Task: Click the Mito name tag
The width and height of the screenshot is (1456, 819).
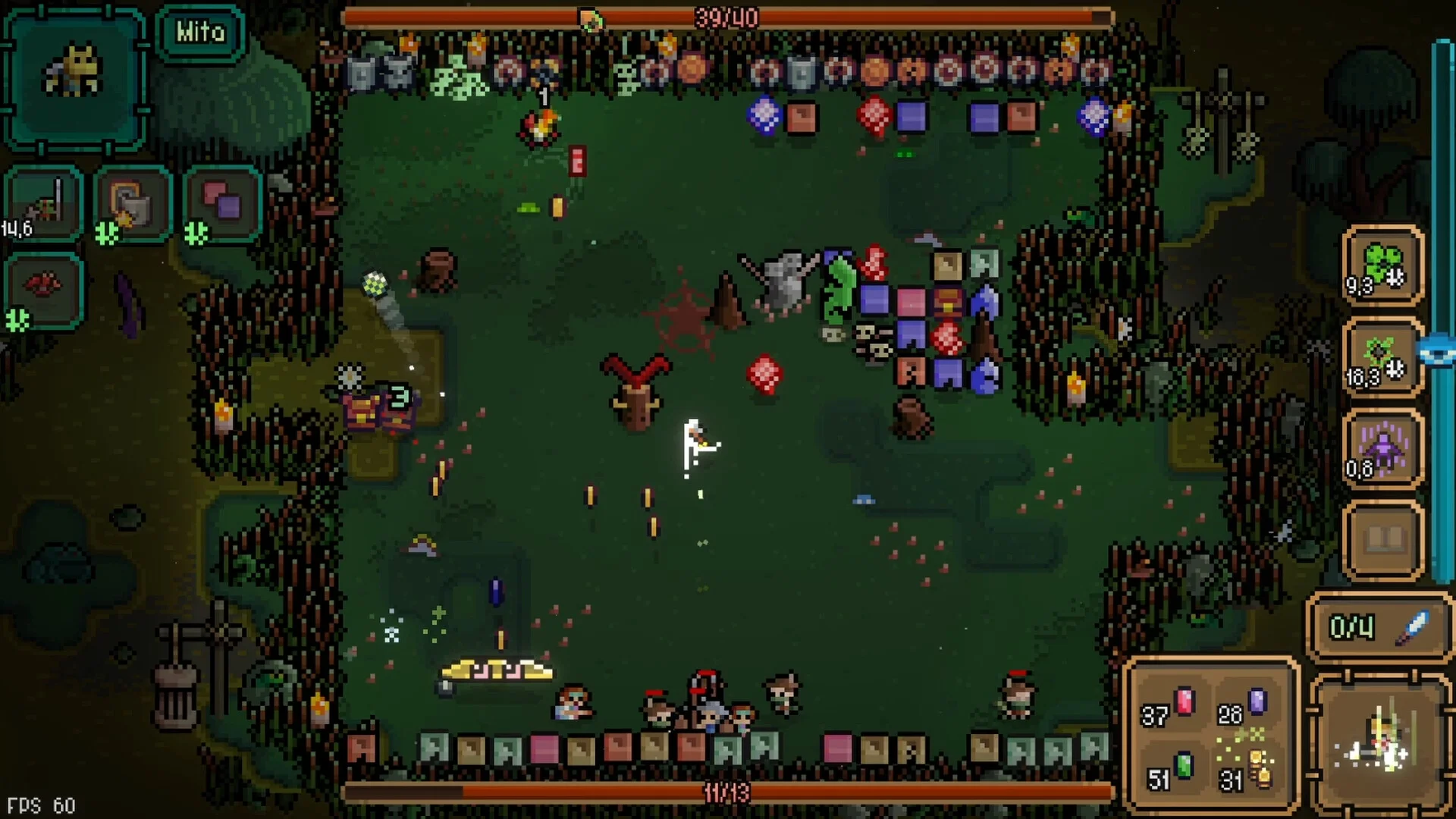Action: click(x=200, y=33)
